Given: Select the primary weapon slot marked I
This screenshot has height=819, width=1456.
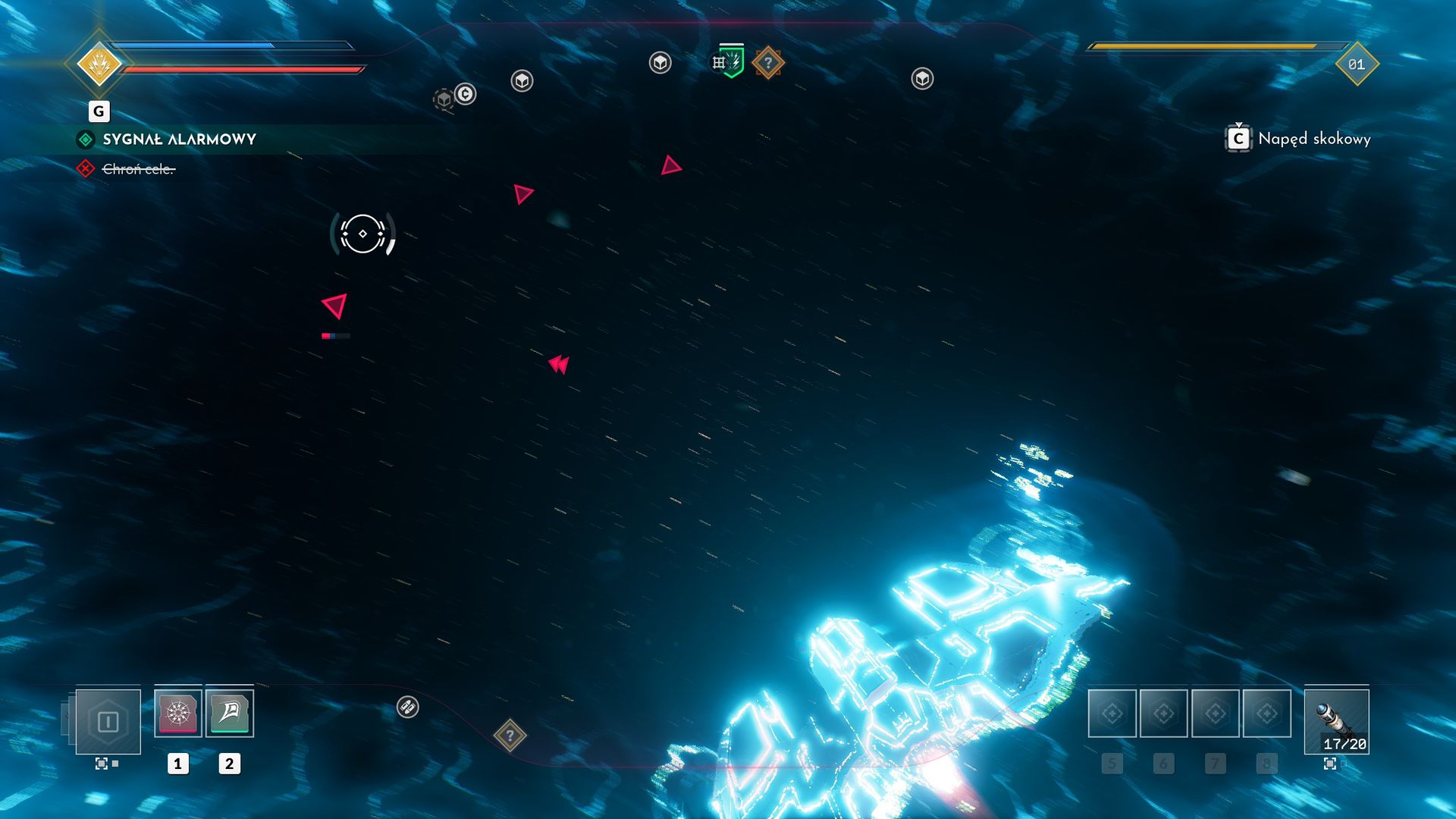Looking at the screenshot, I should coord(108,721).
